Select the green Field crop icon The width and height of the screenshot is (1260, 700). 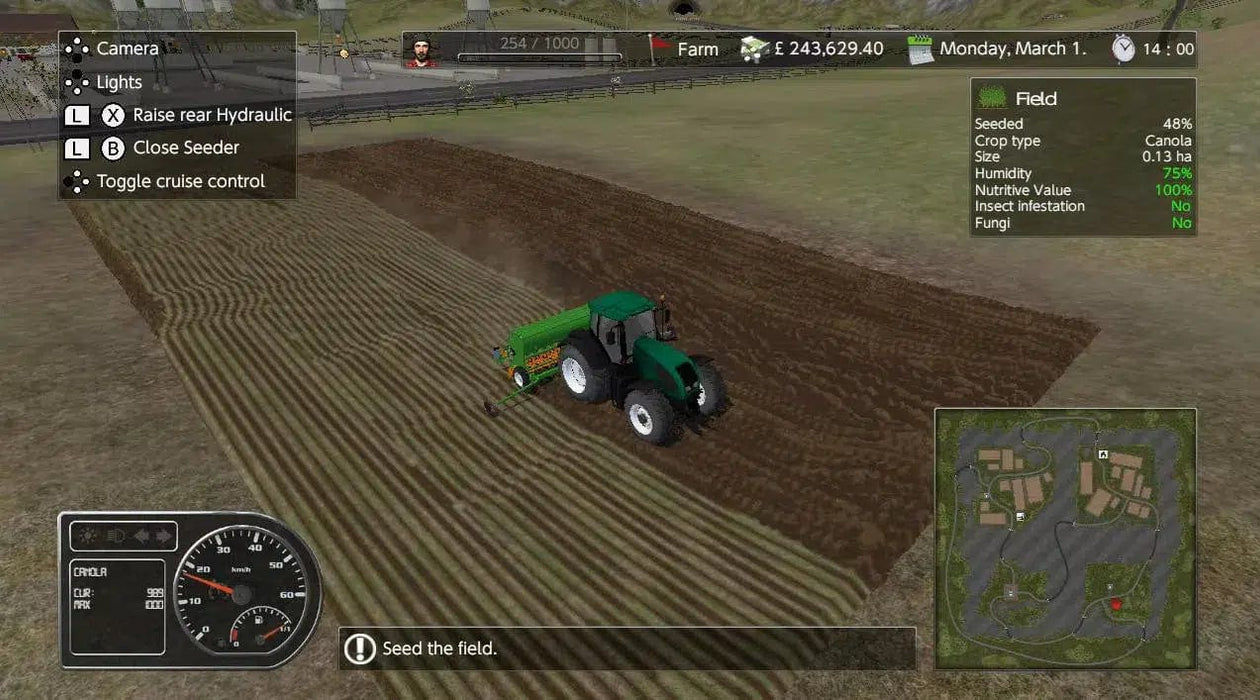992,98
